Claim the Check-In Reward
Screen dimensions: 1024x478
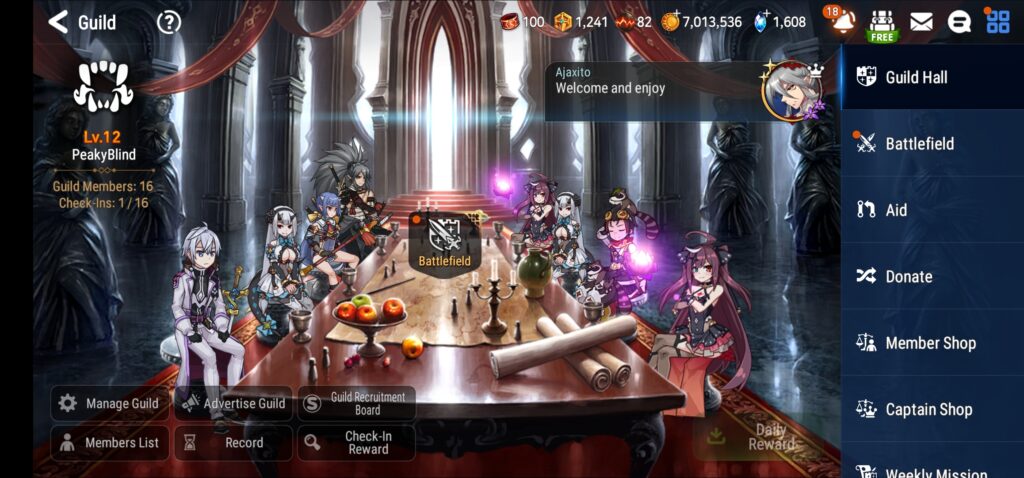pos(356,442)
